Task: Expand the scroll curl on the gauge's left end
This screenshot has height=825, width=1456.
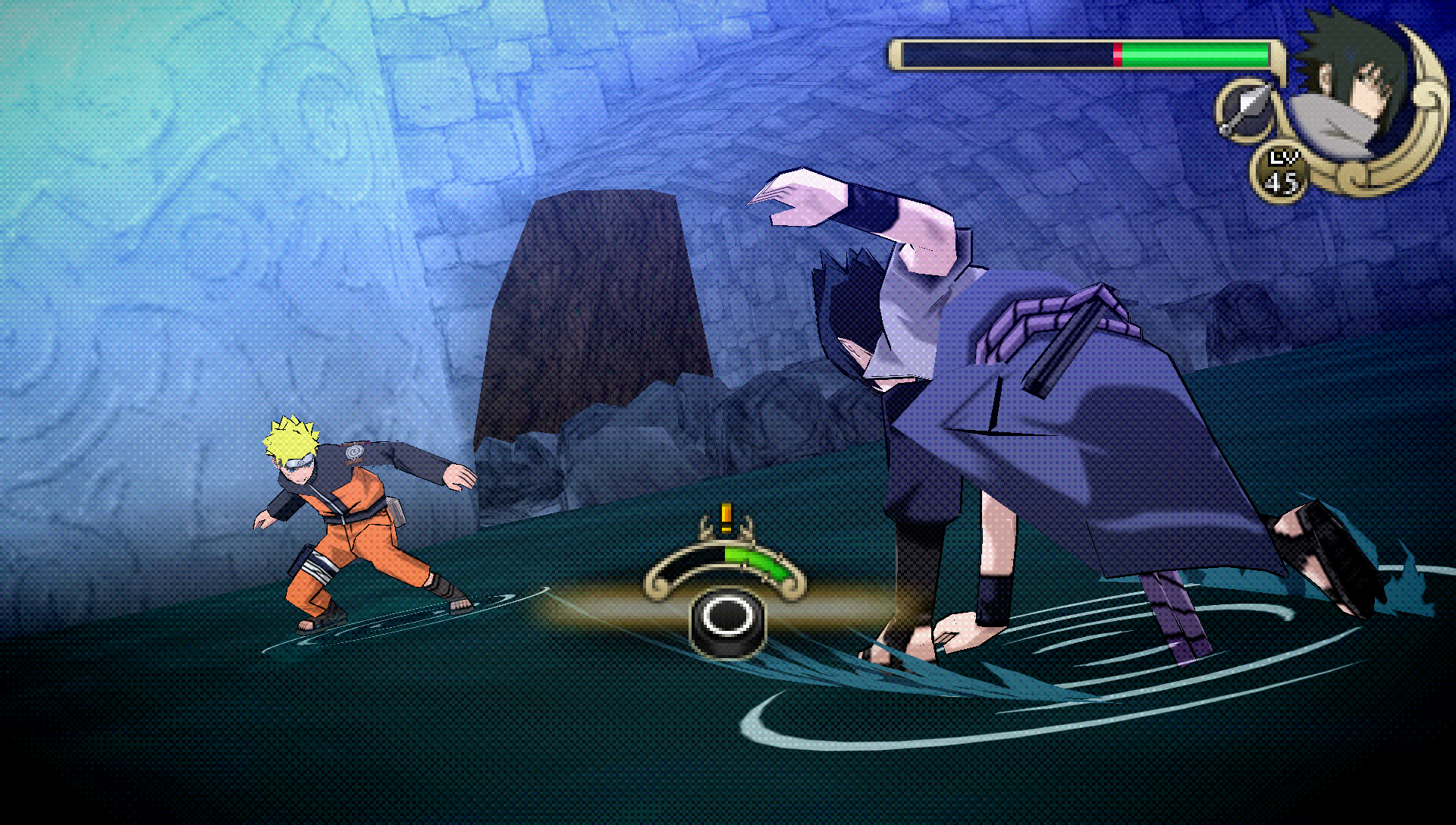Action: click(657, 587)
